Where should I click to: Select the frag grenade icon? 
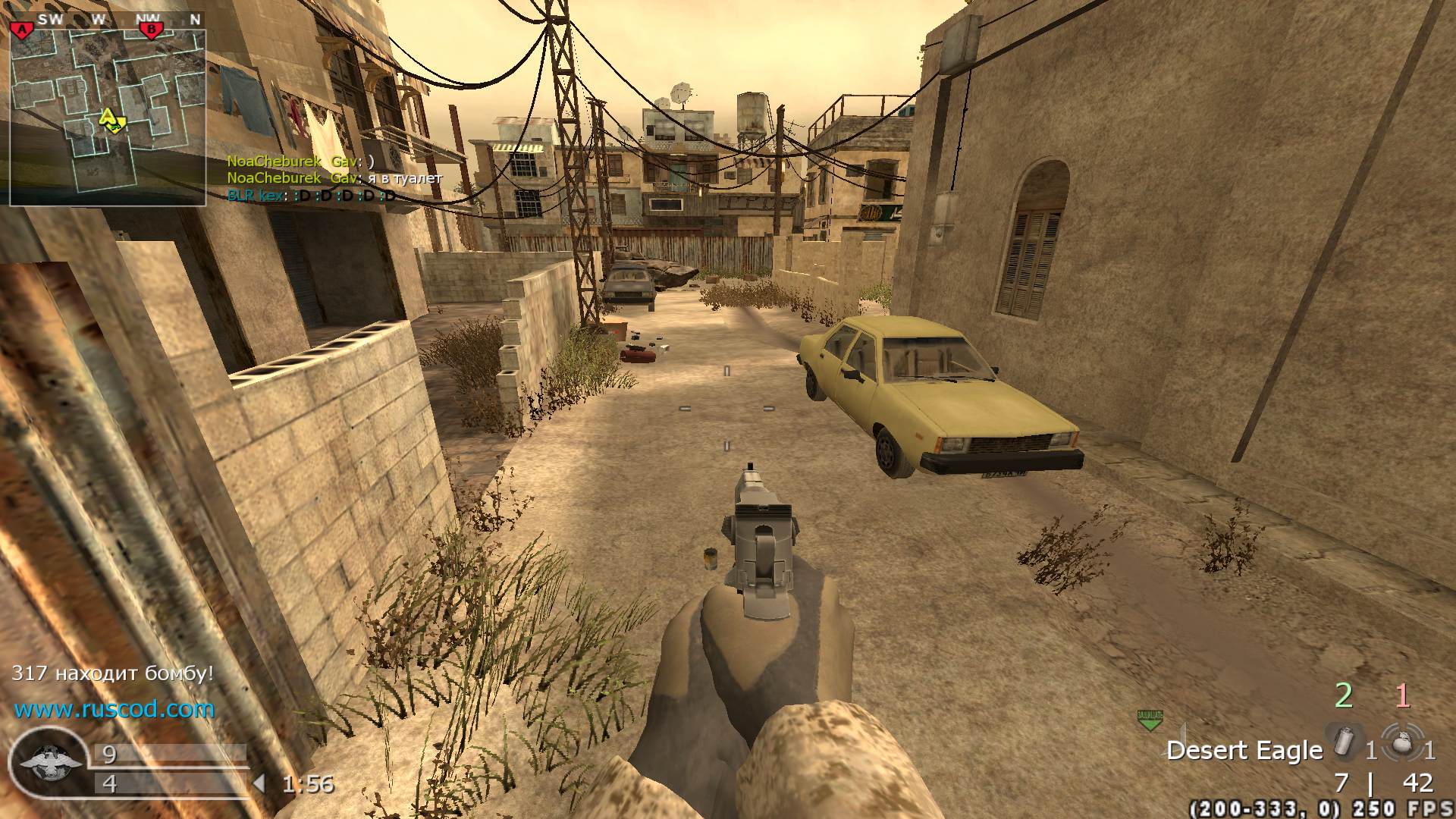click(x=1402, y=745)
